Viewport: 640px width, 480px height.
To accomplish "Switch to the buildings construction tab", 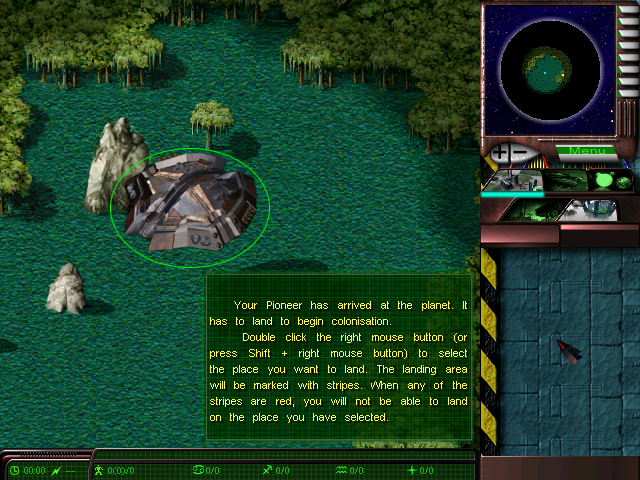I will click(514, 181).
